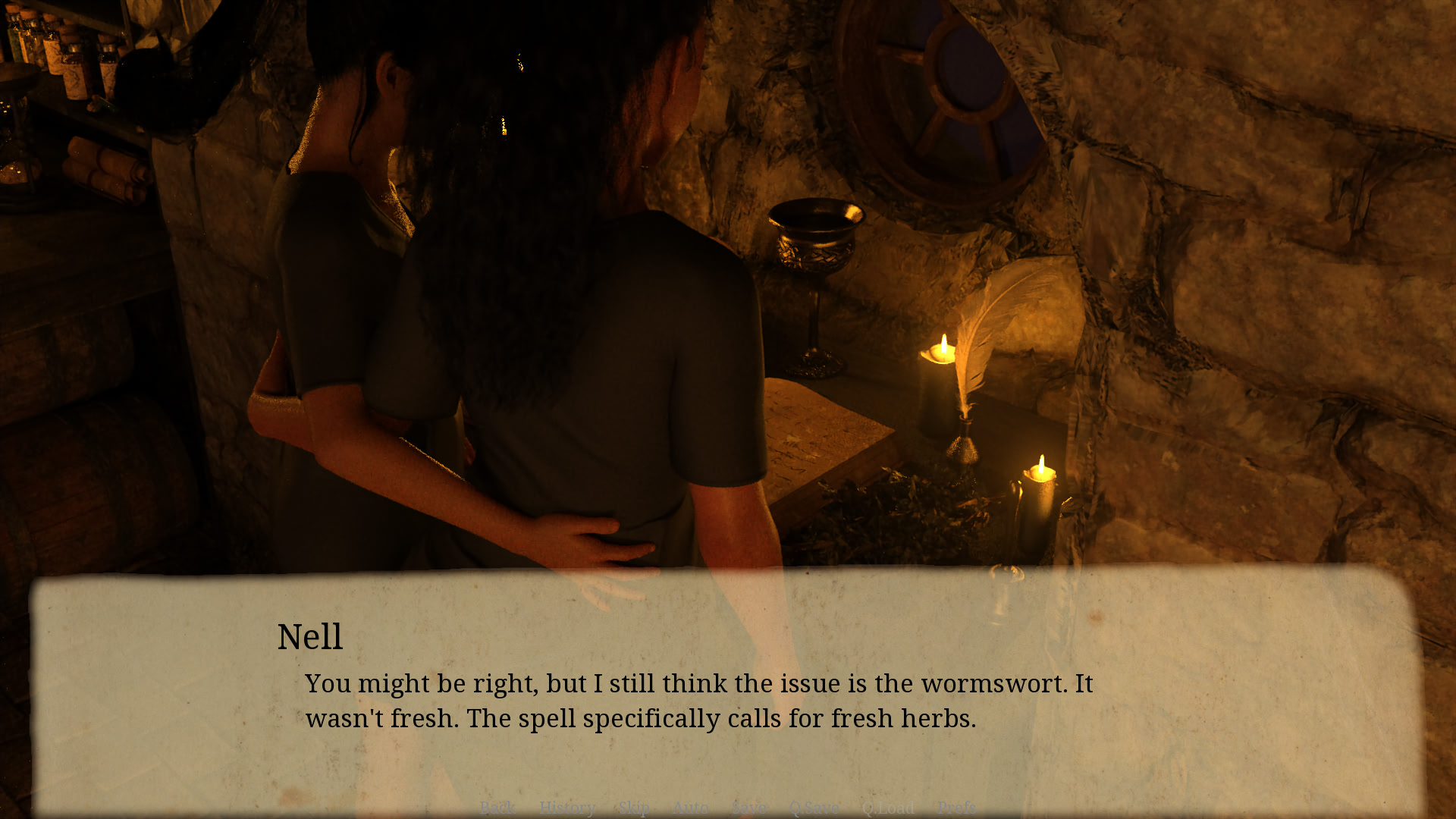Go back to the previous dialogue line
This screenshot has height=819, width=1456.
[x=497, y=808]
